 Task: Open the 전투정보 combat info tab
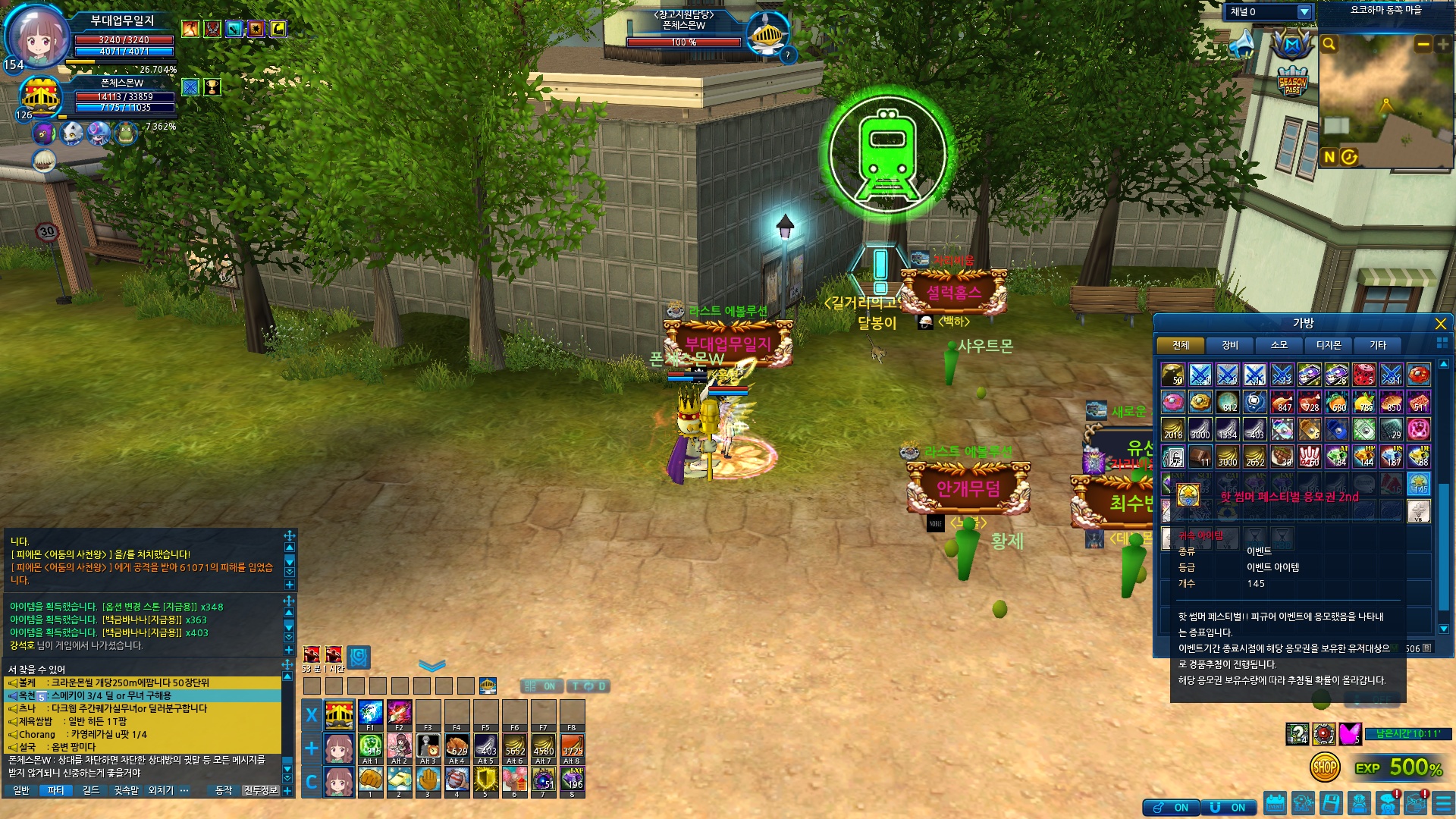260,790
